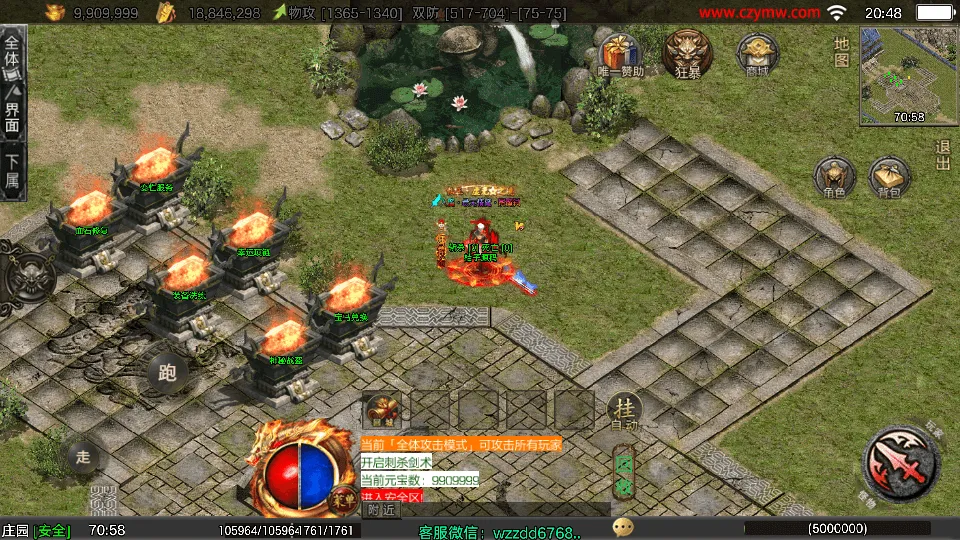Image resolution: width=960 pixels, height=540 pixels.
Task: Tap the red sword attack button
Action: (900, 462)
